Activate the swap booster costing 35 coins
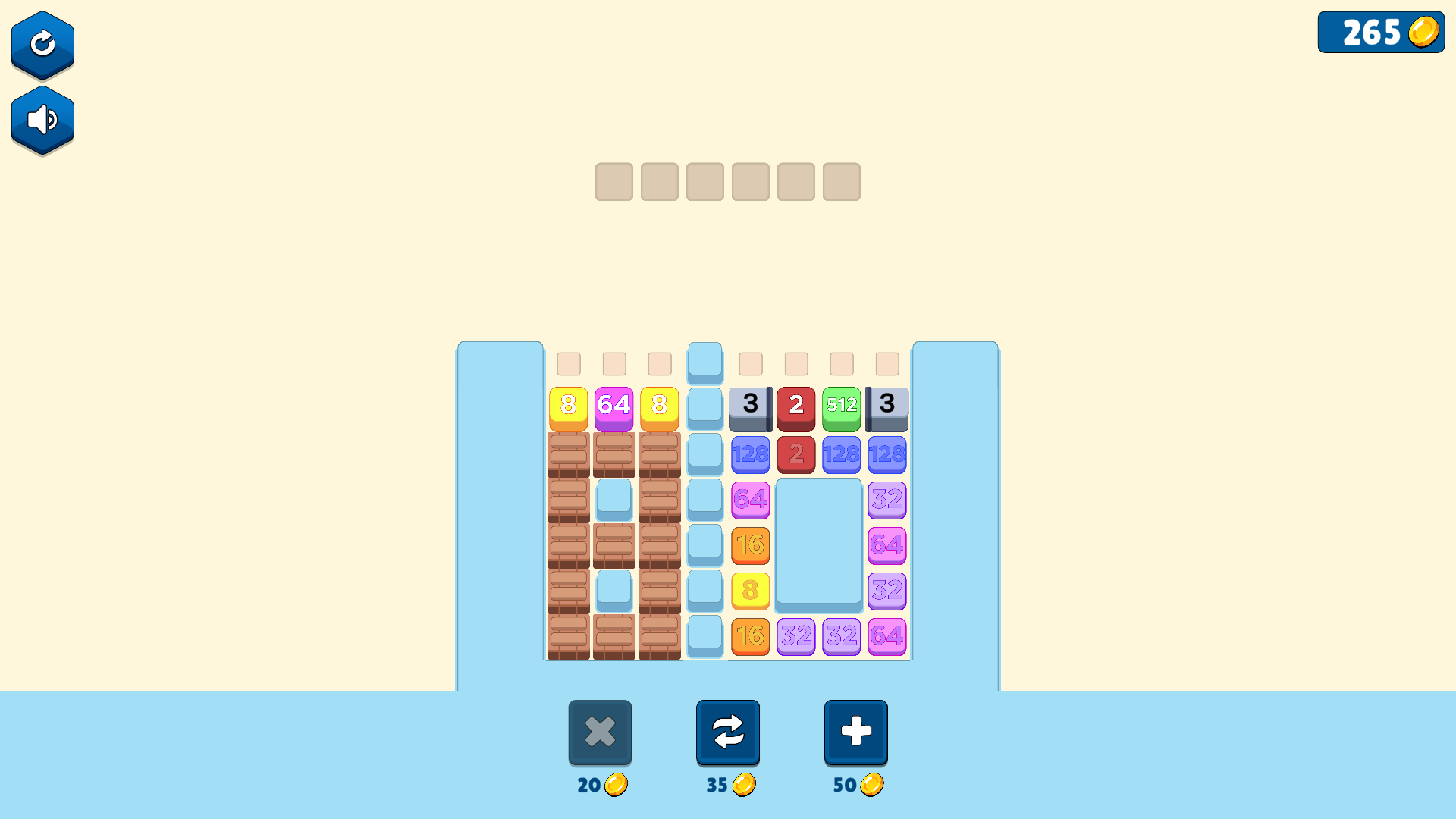This screenshot has height=819, width=1456. click(x=727, y=732)
